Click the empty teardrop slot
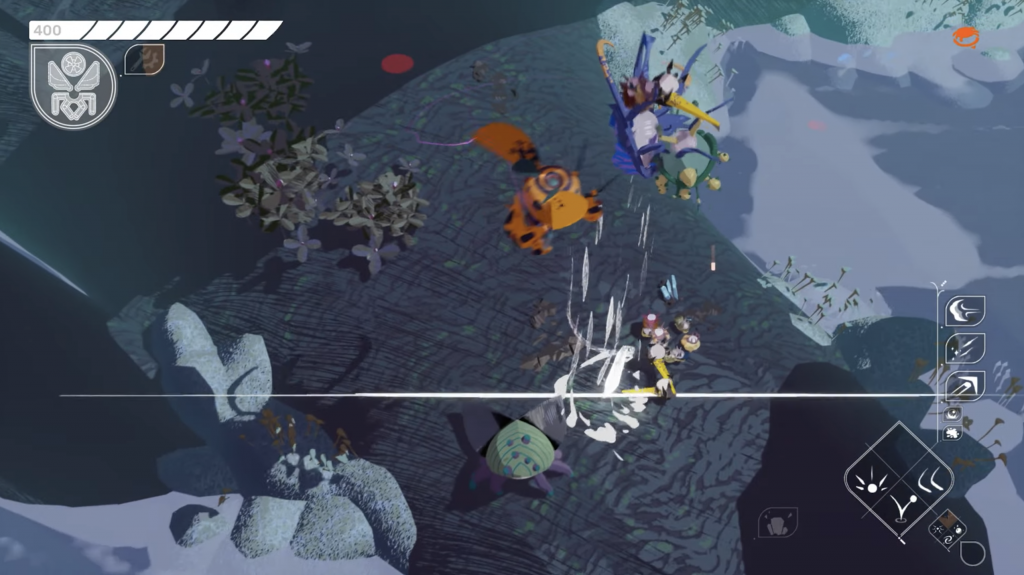This screenshot has width=1024, height=575. [973, 552]
